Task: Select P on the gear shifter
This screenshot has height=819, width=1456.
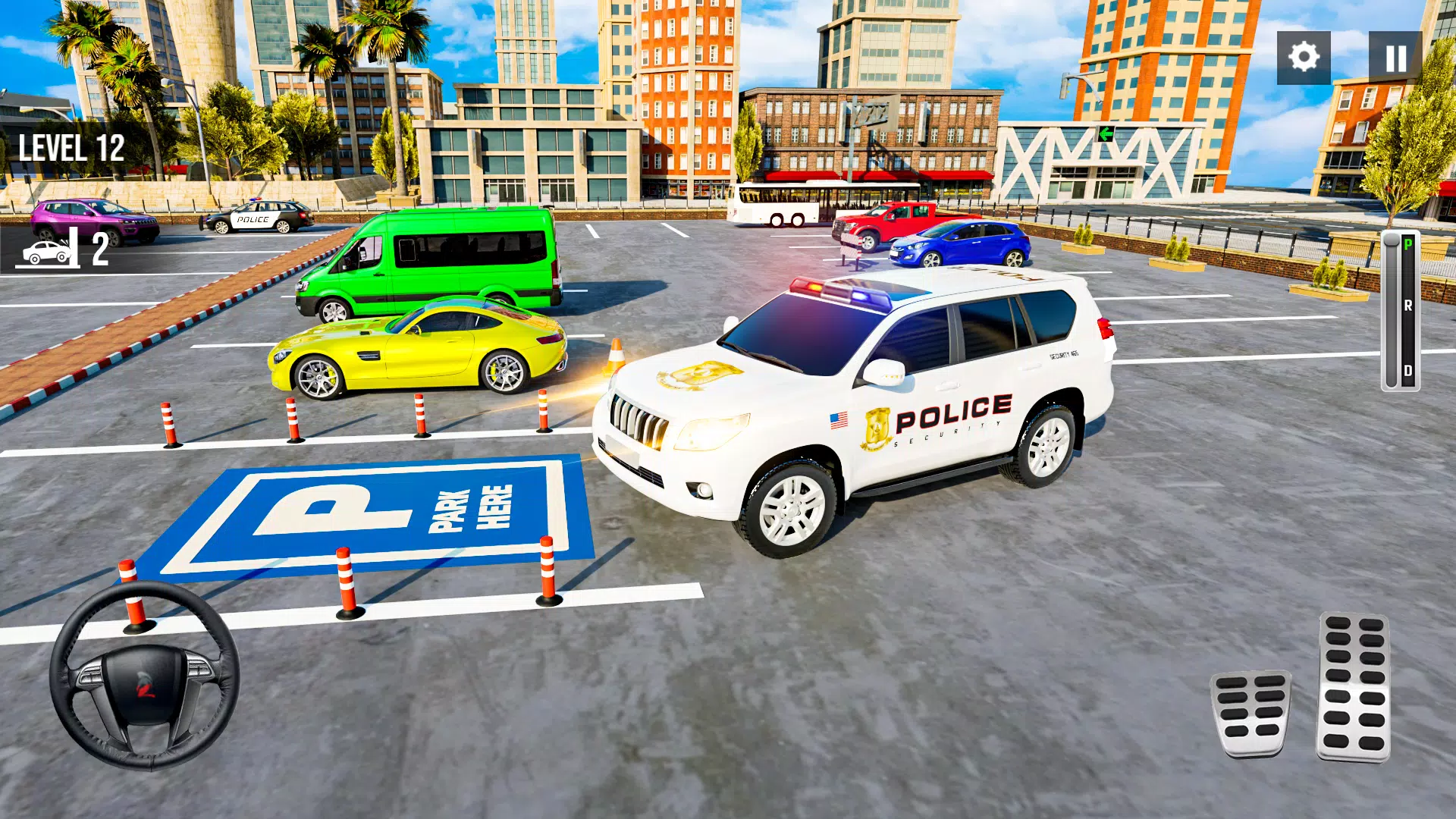Action: click(x=1407, y=243)
